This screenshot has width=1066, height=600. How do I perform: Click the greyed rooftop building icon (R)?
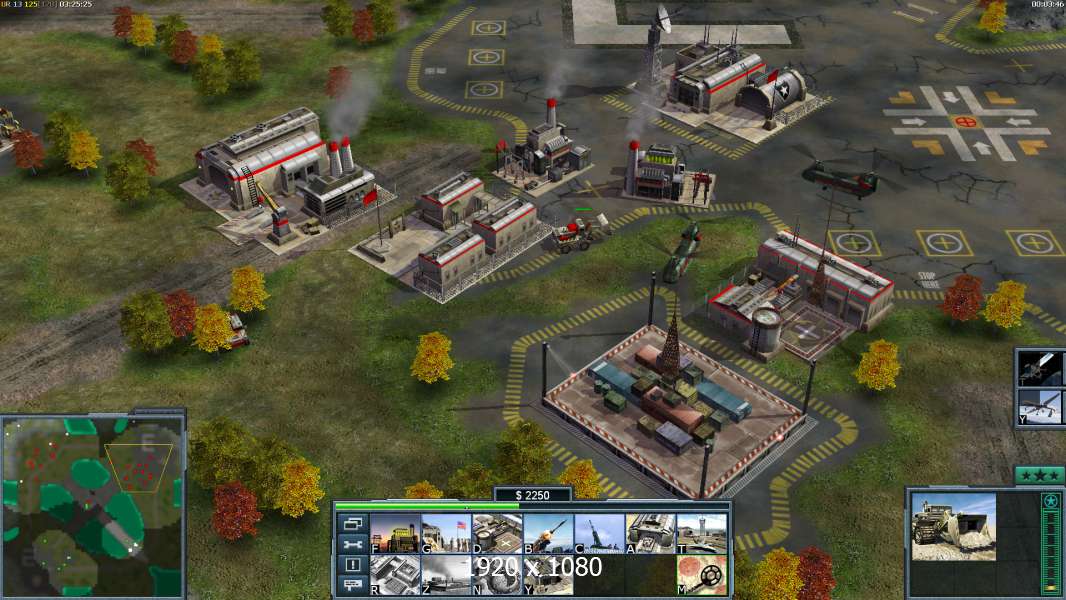coord(395,575)
